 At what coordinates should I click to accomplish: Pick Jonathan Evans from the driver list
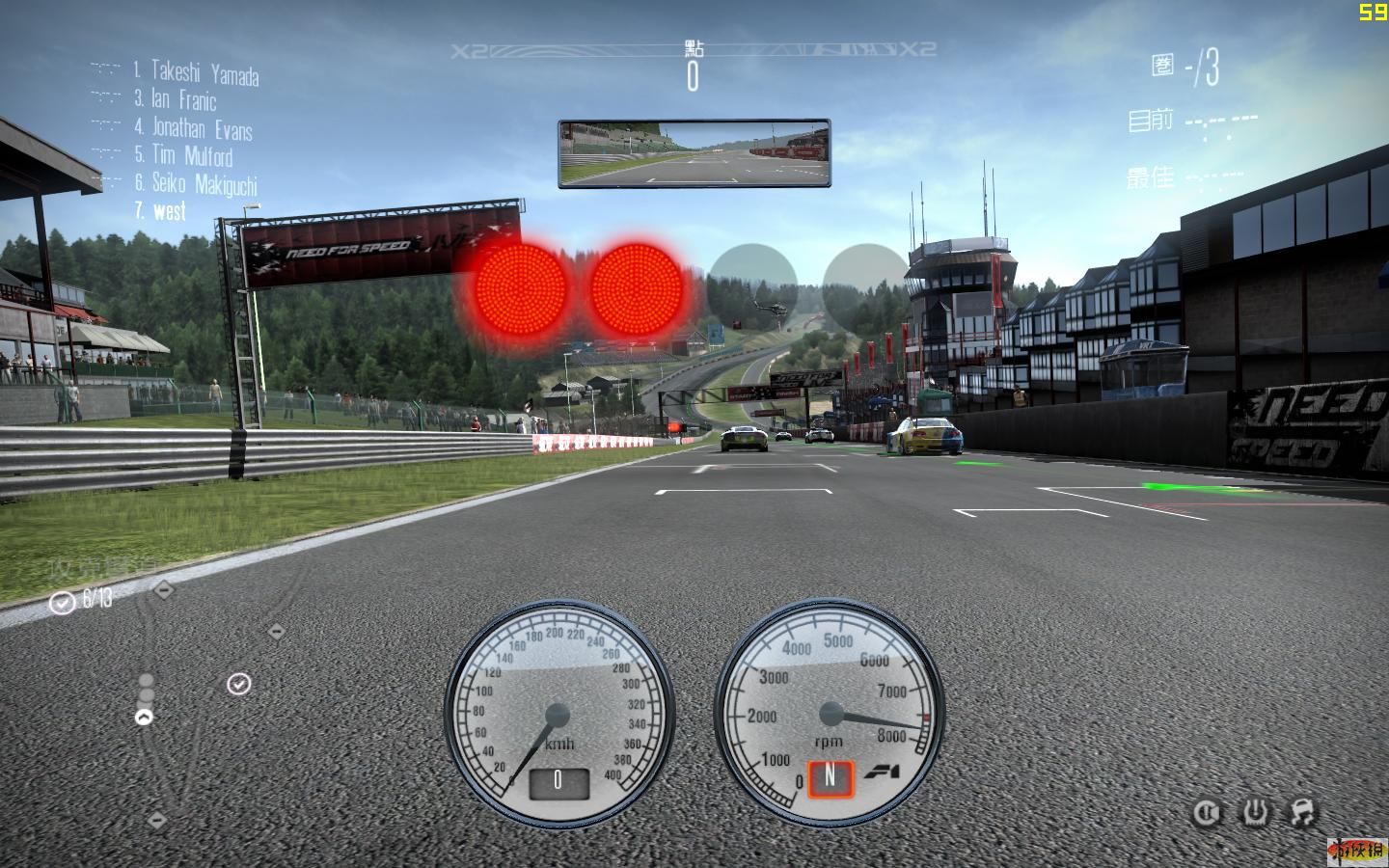click(202, 127)
